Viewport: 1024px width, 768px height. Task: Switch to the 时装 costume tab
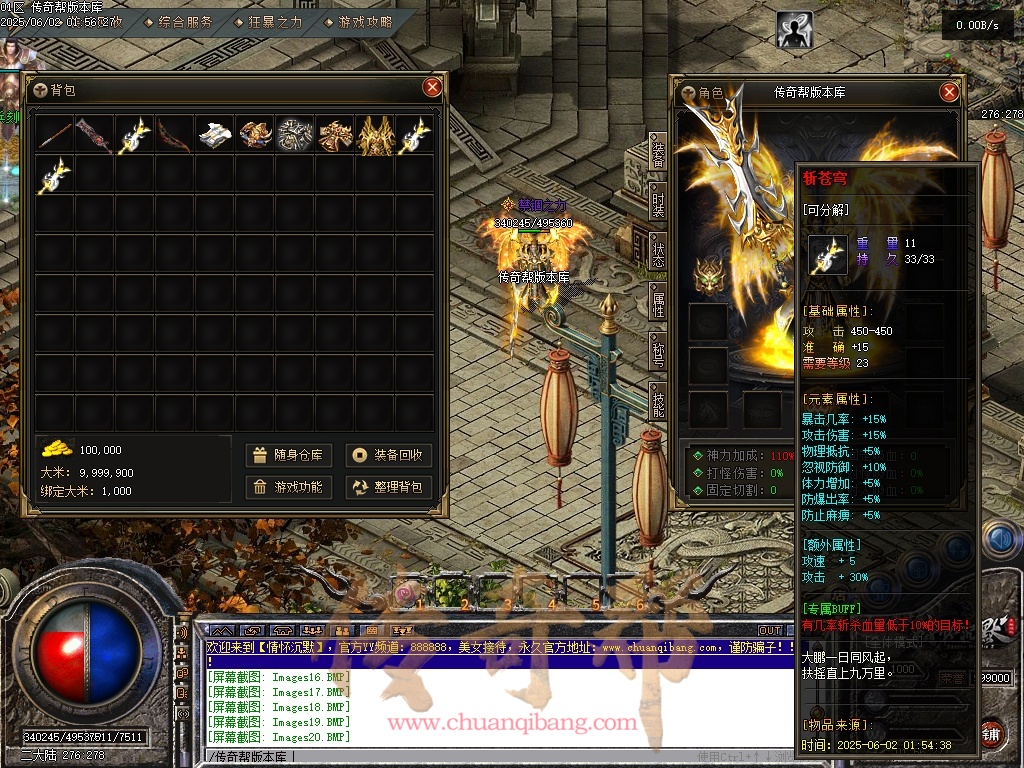[658, 200]
